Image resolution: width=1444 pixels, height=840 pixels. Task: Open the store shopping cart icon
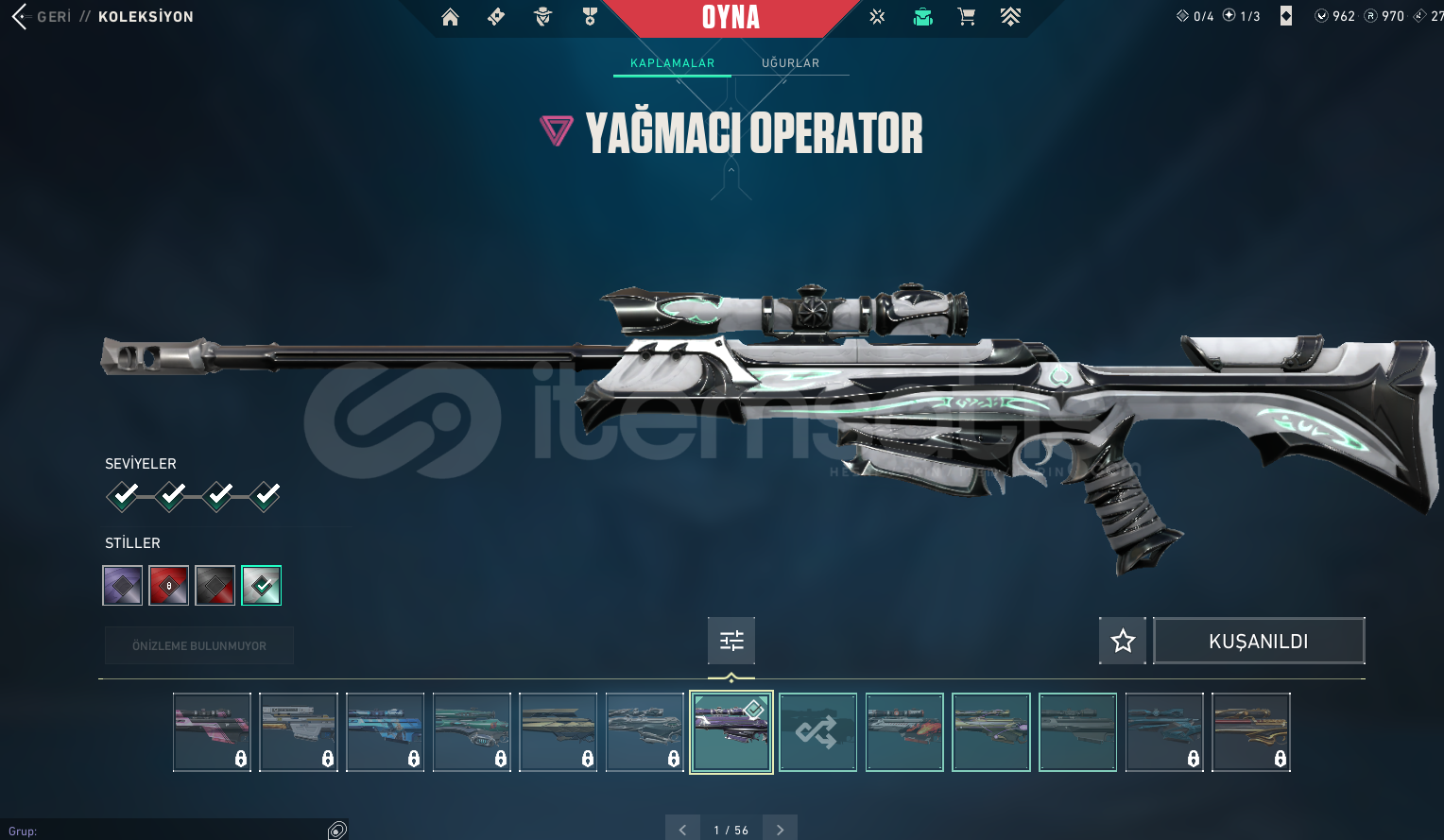(966, 16)
